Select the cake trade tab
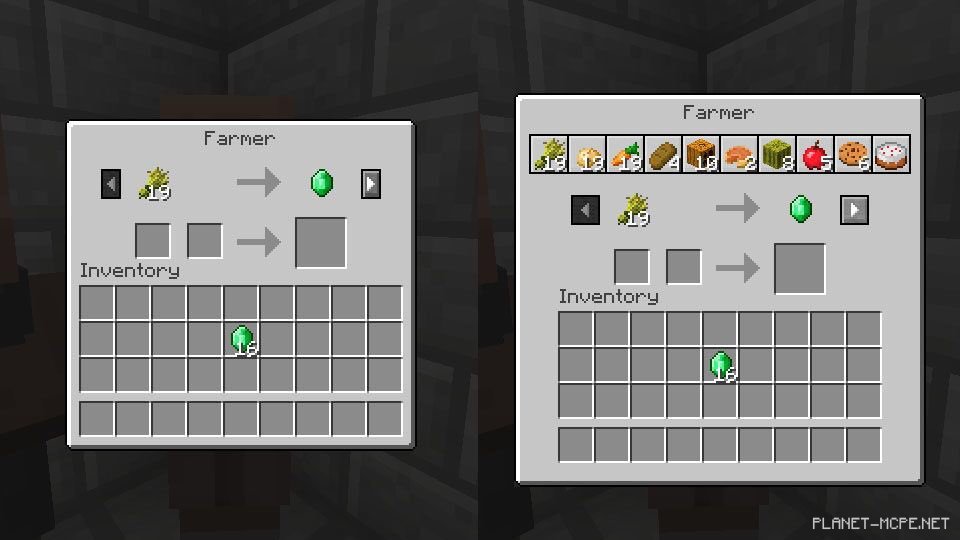The image size is (960, 540). pyautogui.click(x=891, y=155)
